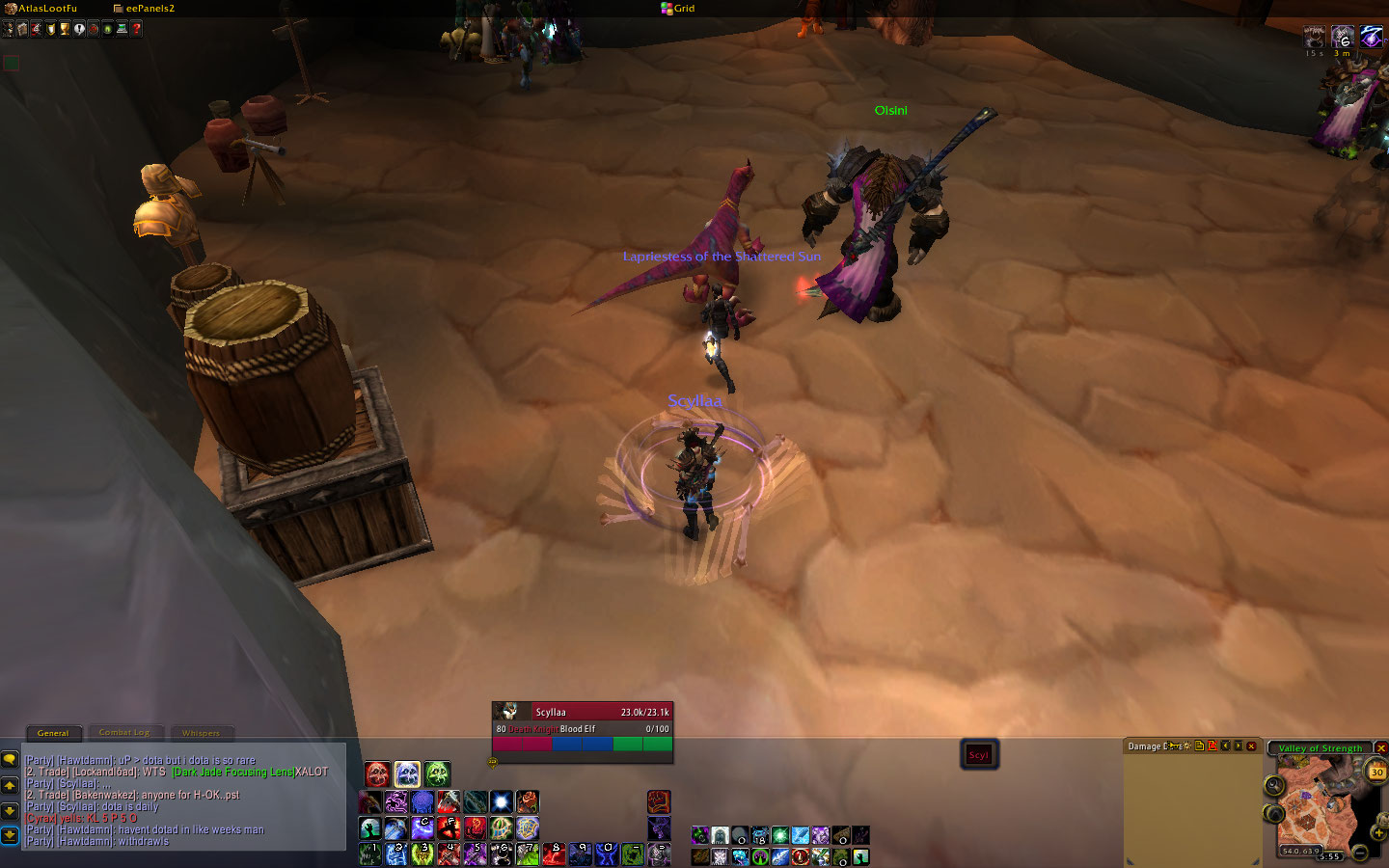Switch to the Combat Log tab
The width and height of the screenshot is (1389, 868).
tap(124, 733)
